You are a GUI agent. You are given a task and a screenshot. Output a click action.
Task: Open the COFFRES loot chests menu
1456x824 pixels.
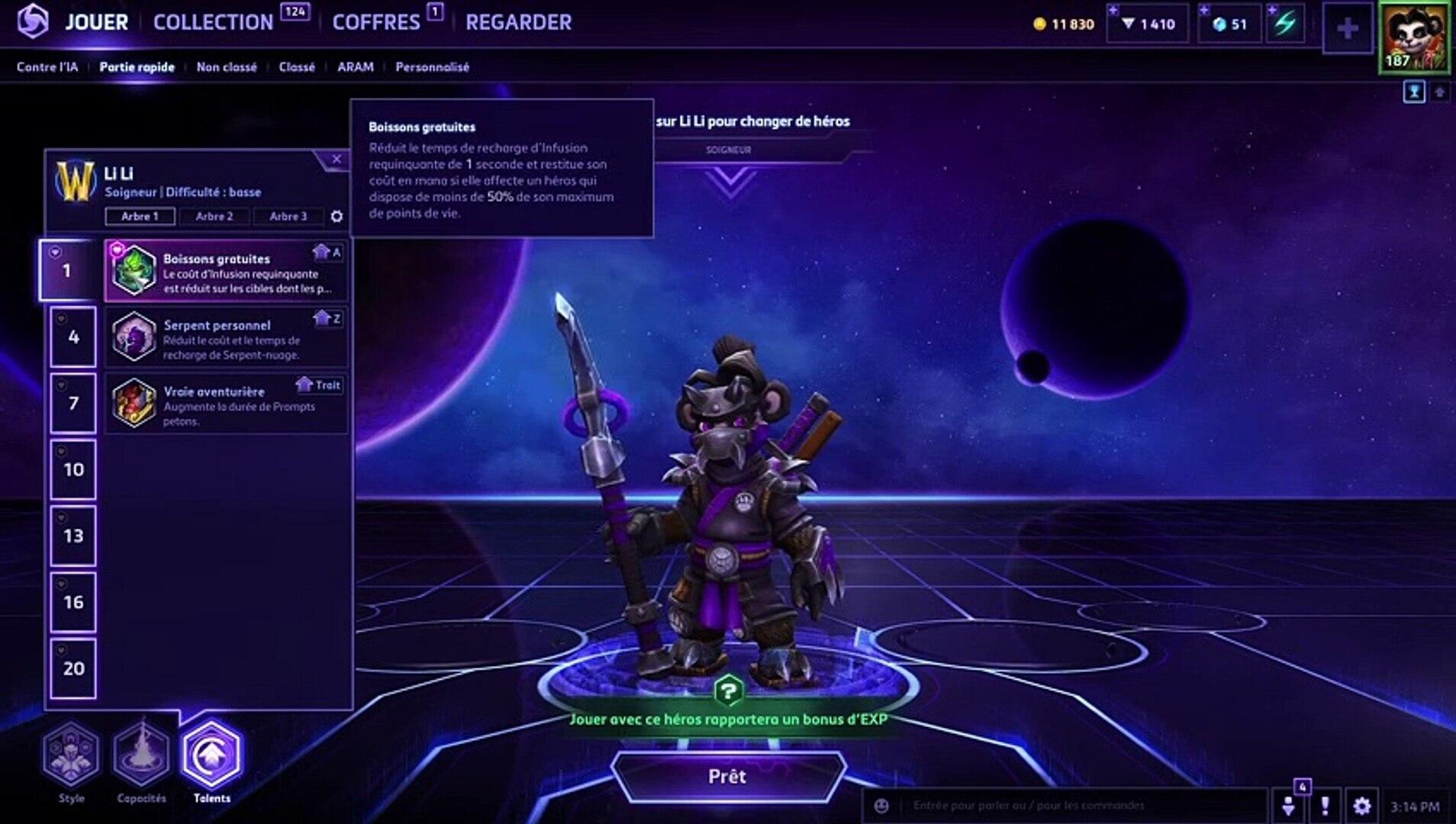pyautogui.click(x=376, y=22)
